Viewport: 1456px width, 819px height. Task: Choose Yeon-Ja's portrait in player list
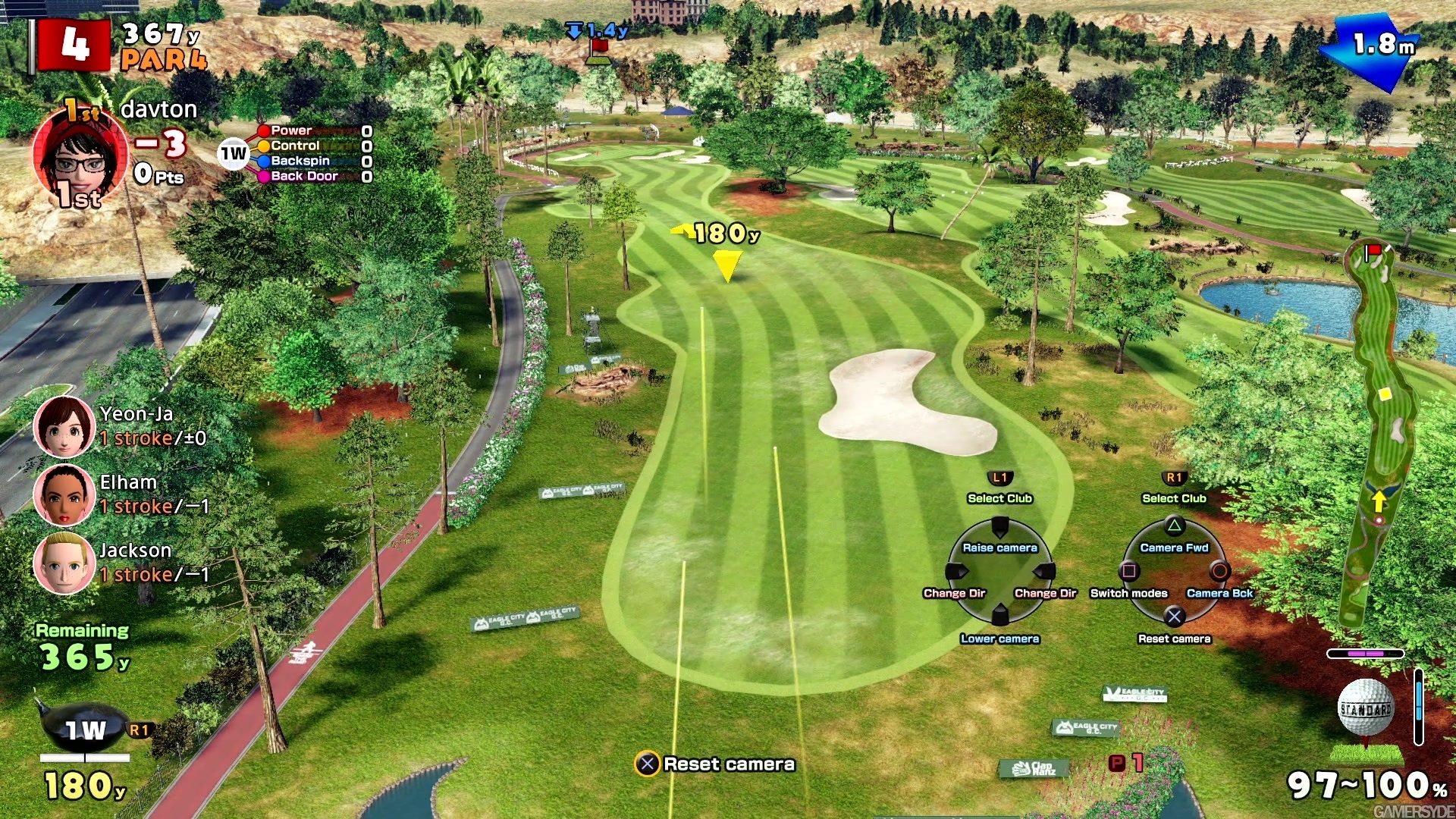coord(64,426)
